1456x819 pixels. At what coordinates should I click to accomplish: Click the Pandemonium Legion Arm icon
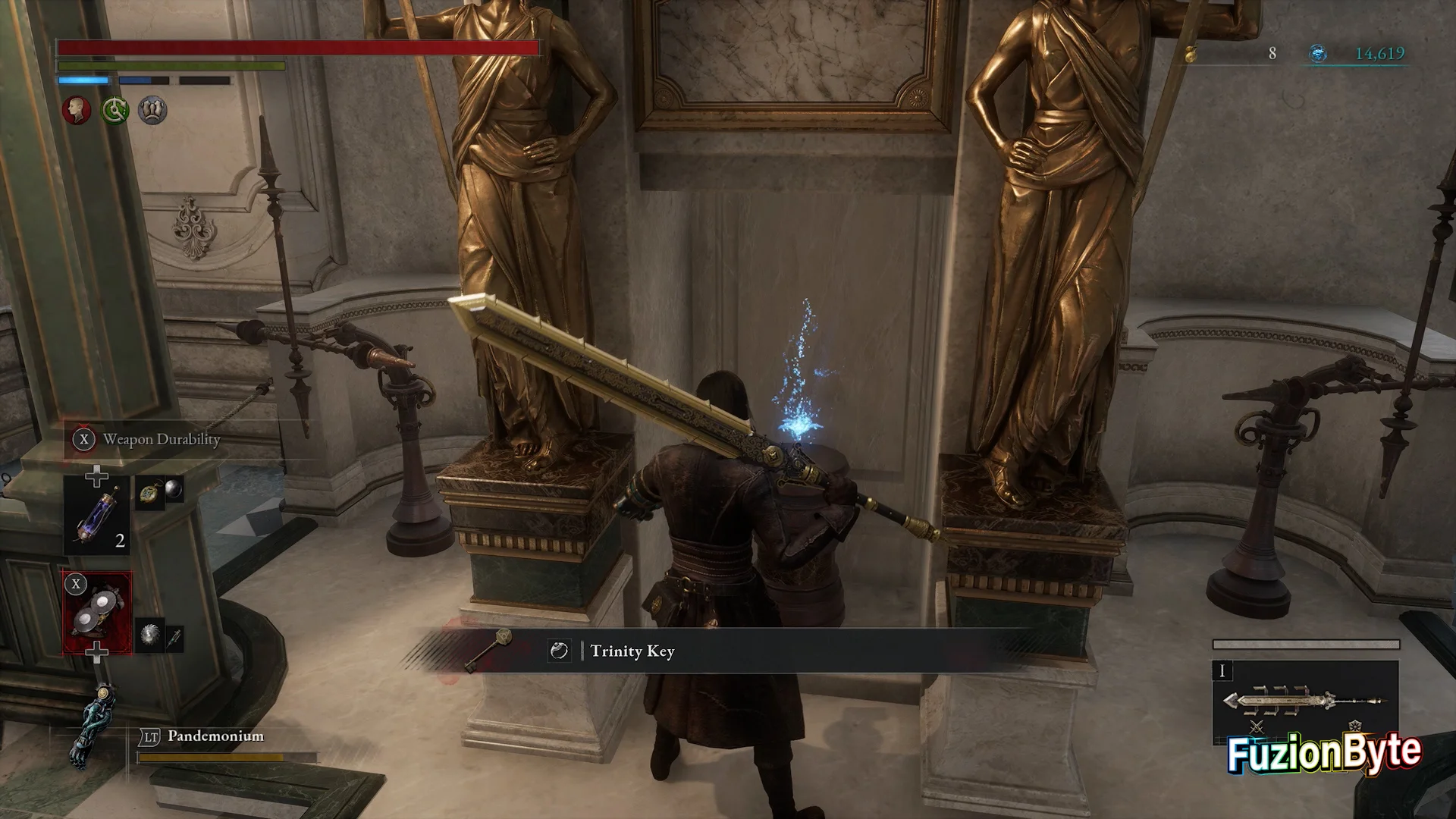tap(94, 724)
